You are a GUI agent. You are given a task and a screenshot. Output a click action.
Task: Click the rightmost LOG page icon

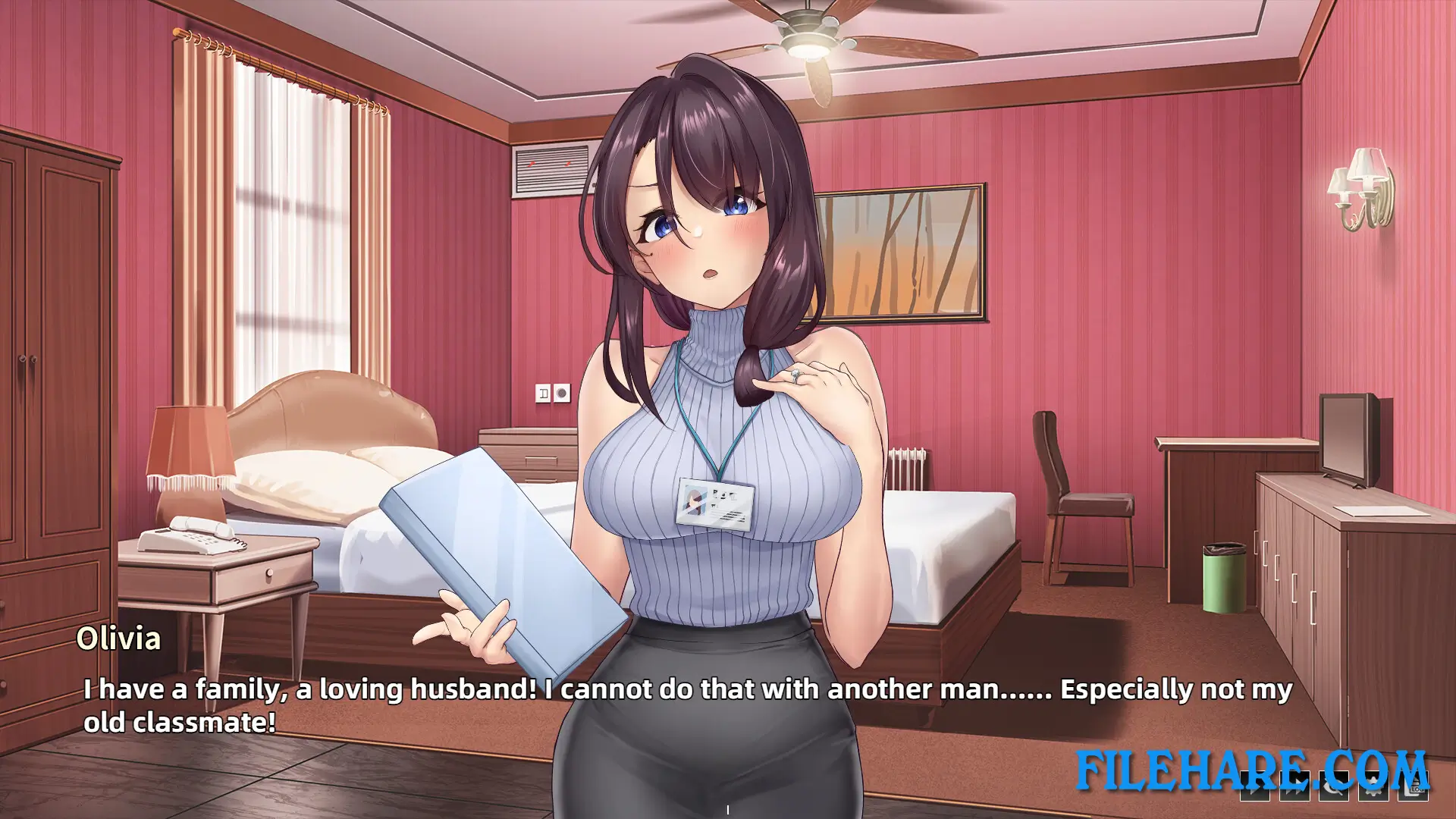coord(1414,786)
